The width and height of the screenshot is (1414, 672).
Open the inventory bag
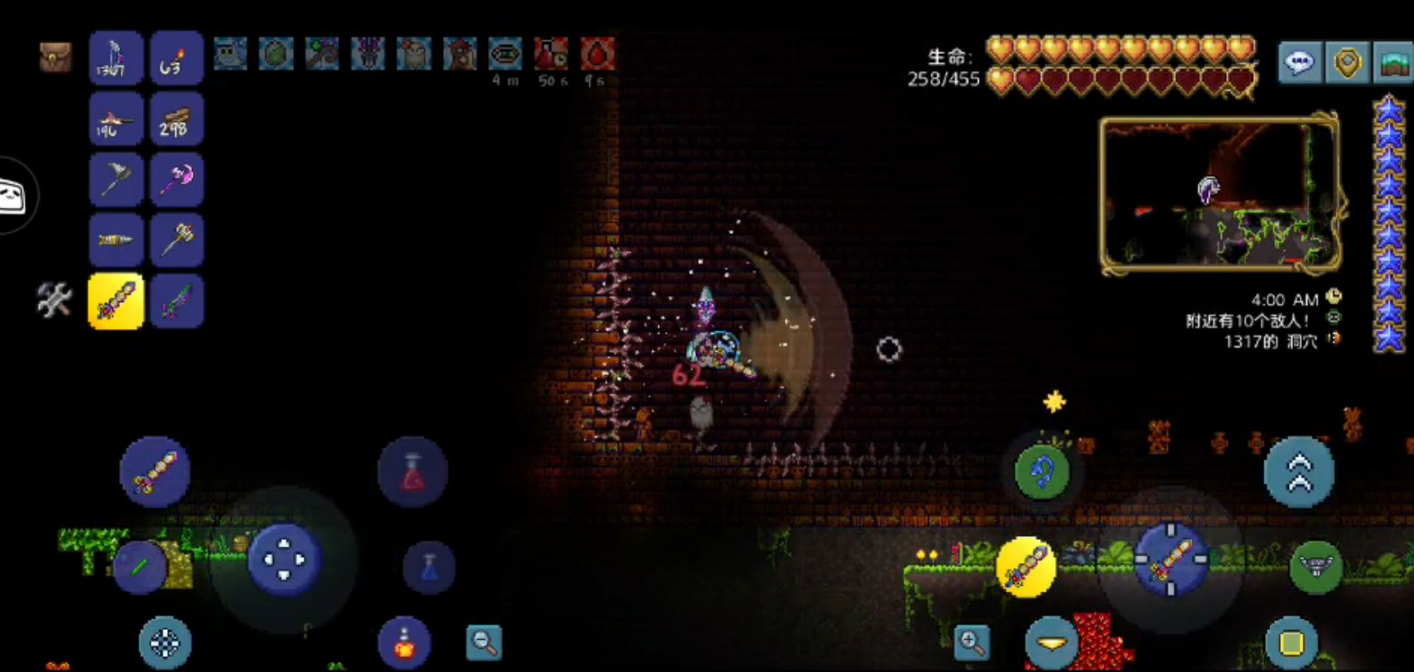(x=56, y=56)
